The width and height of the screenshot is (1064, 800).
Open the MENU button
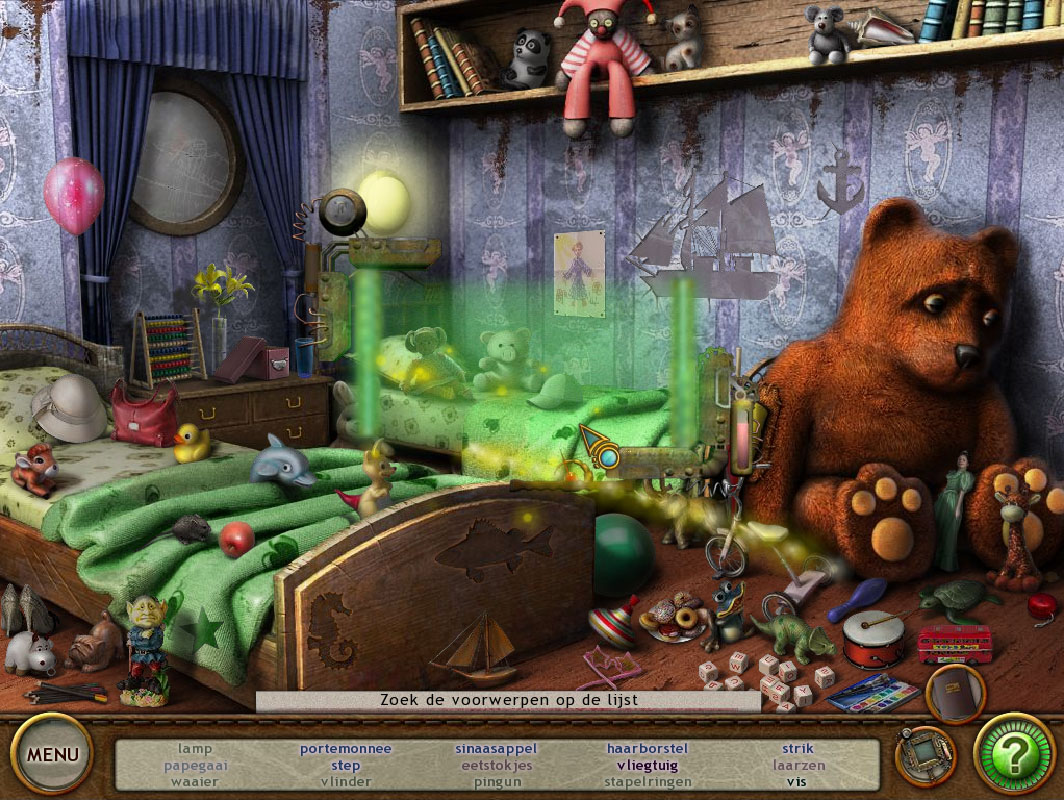point(51,753)
